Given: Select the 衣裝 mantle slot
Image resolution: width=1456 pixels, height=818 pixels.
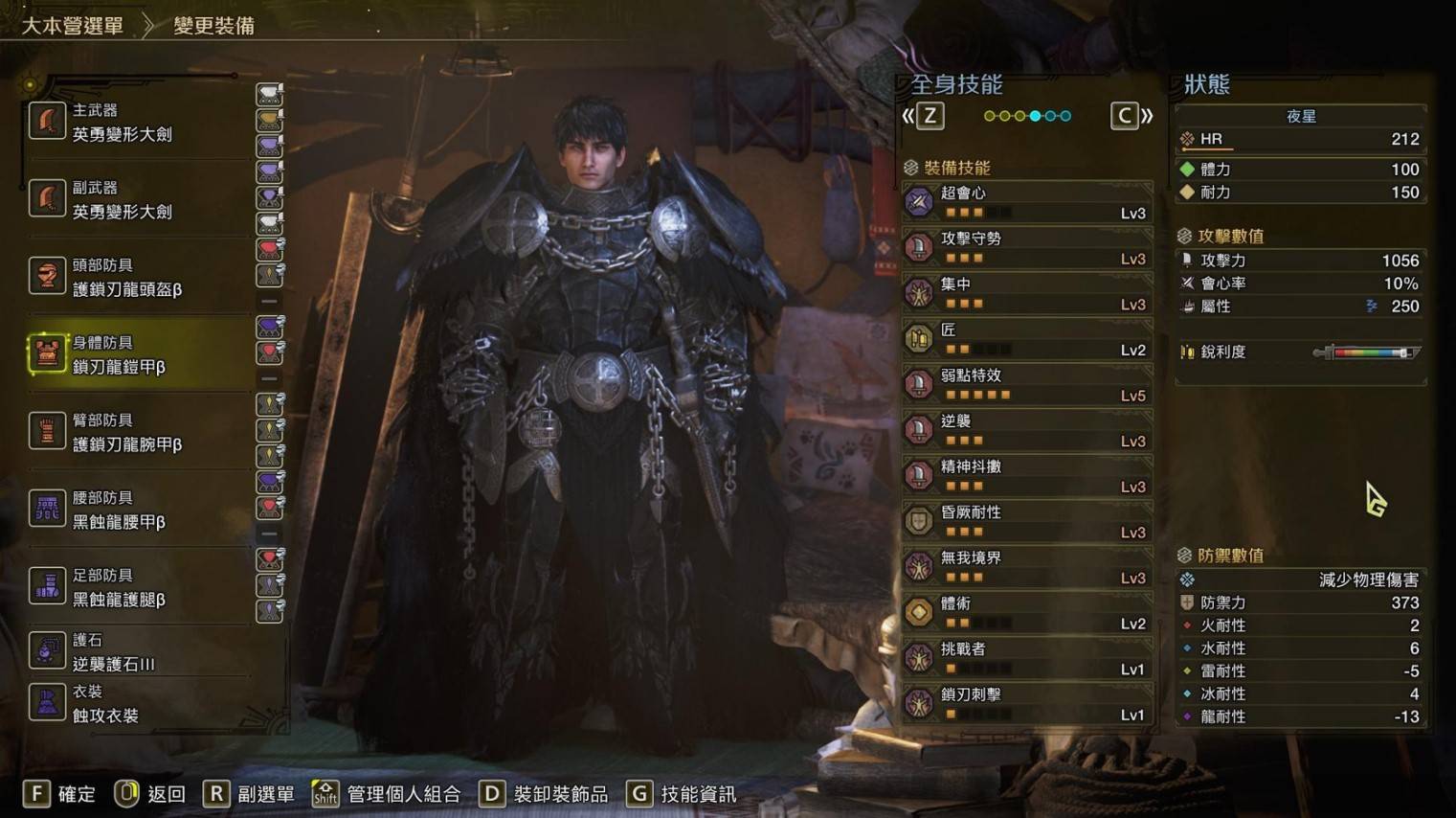Looking at the screenshot, I should (x=139, y=704).
